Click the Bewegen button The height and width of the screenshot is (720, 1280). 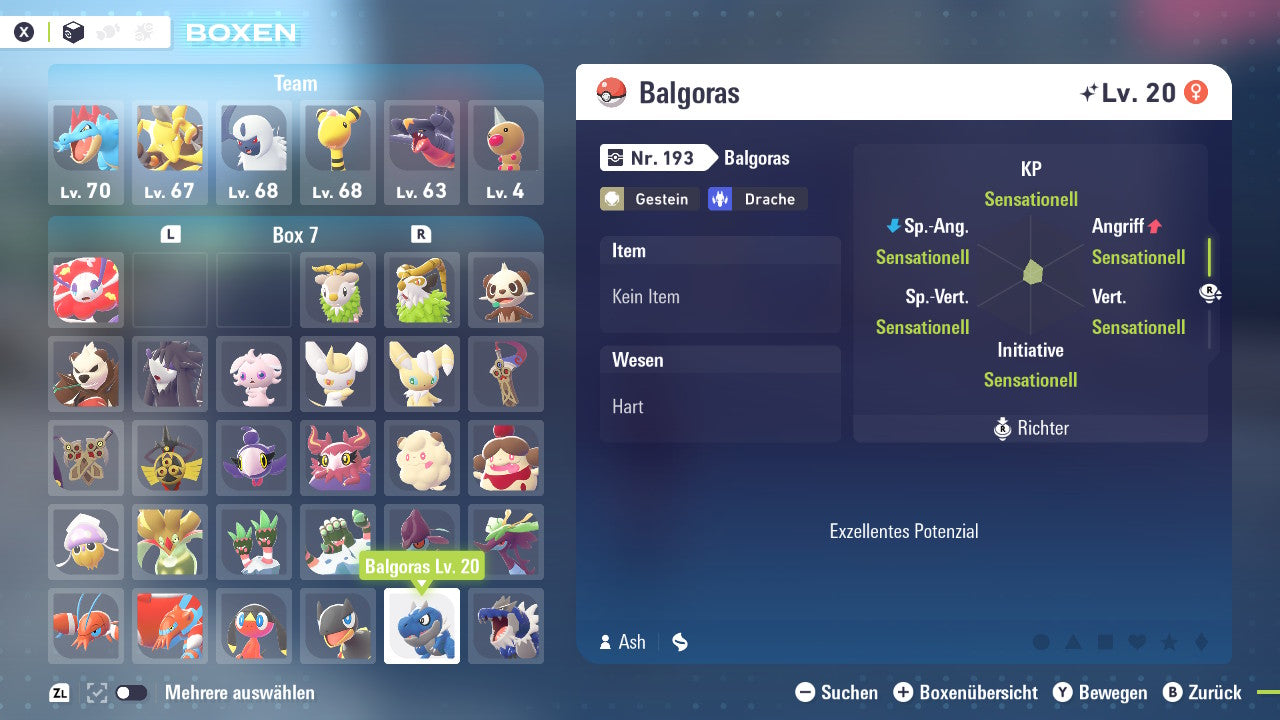coord(1103,692)
